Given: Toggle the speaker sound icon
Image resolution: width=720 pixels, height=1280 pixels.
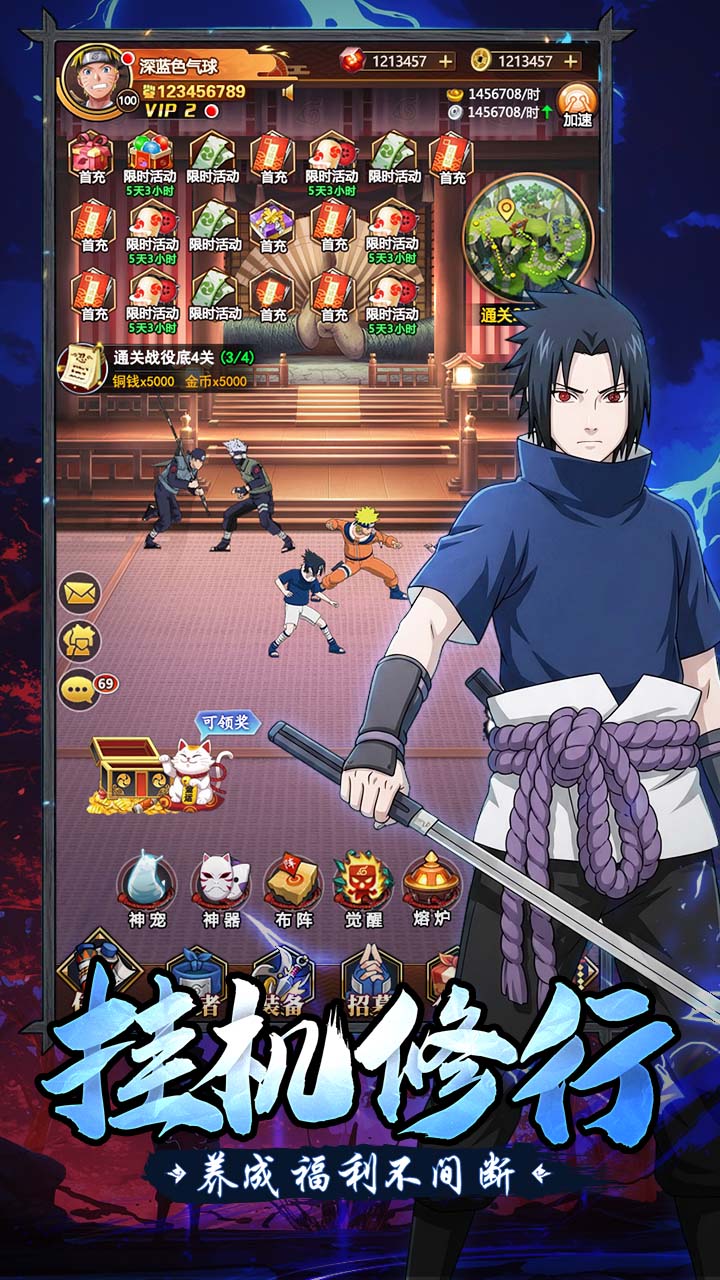Looking at the screenshot, I should 289,93.
